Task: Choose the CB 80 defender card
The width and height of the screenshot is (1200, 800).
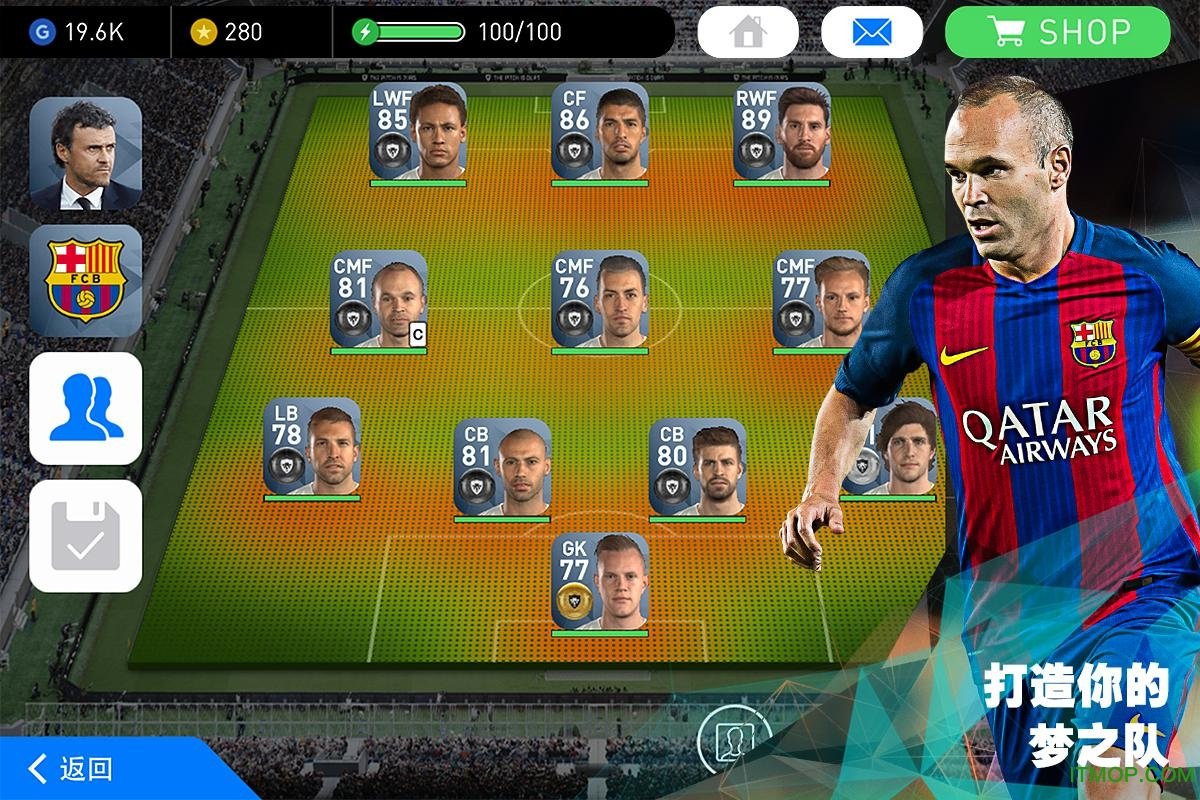Action: (x=697, y=467)
